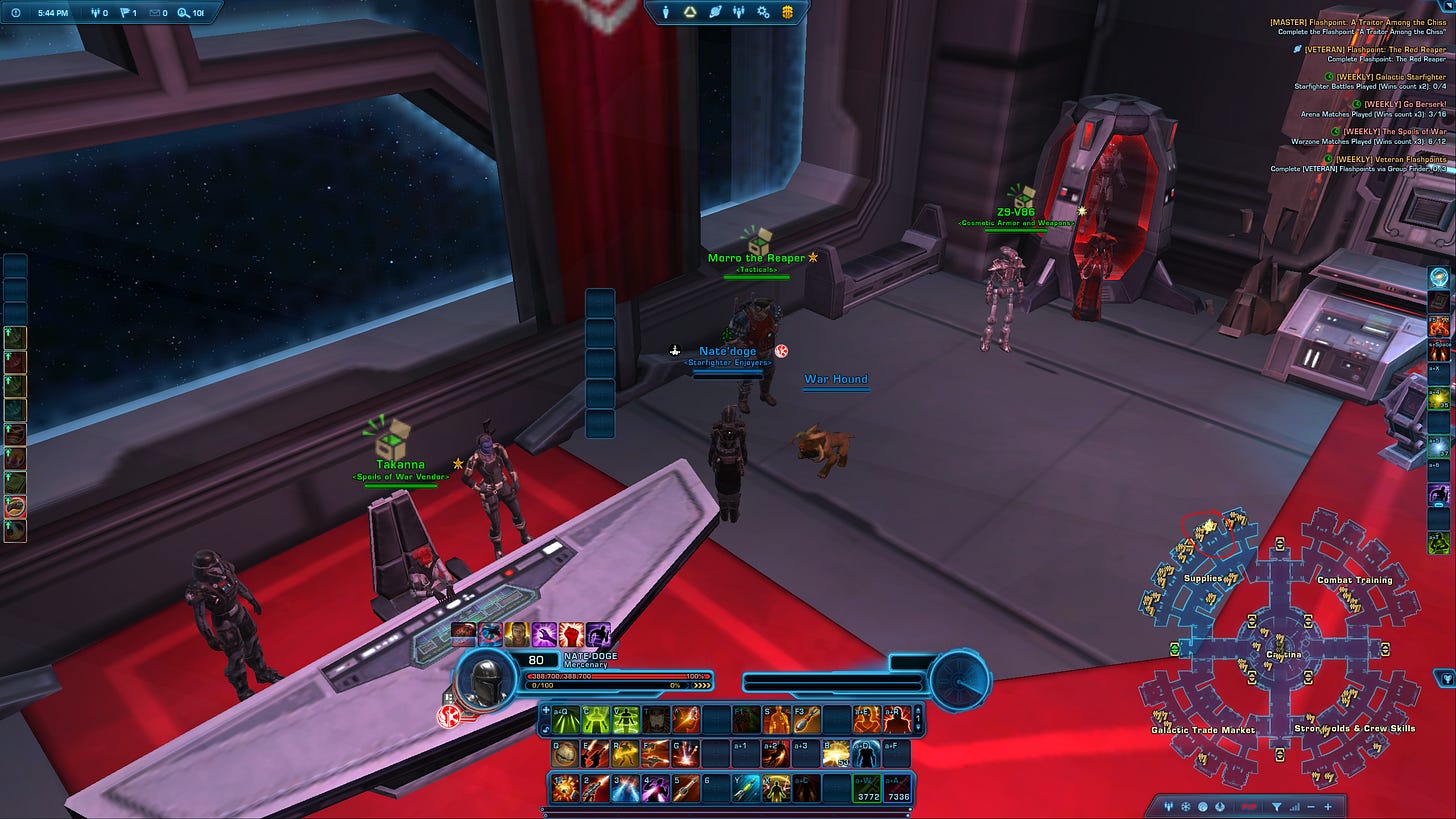Open the planet icon in top menu
Screen dimensions: 1456x819
pyautogui.click(x=716, y=12)
